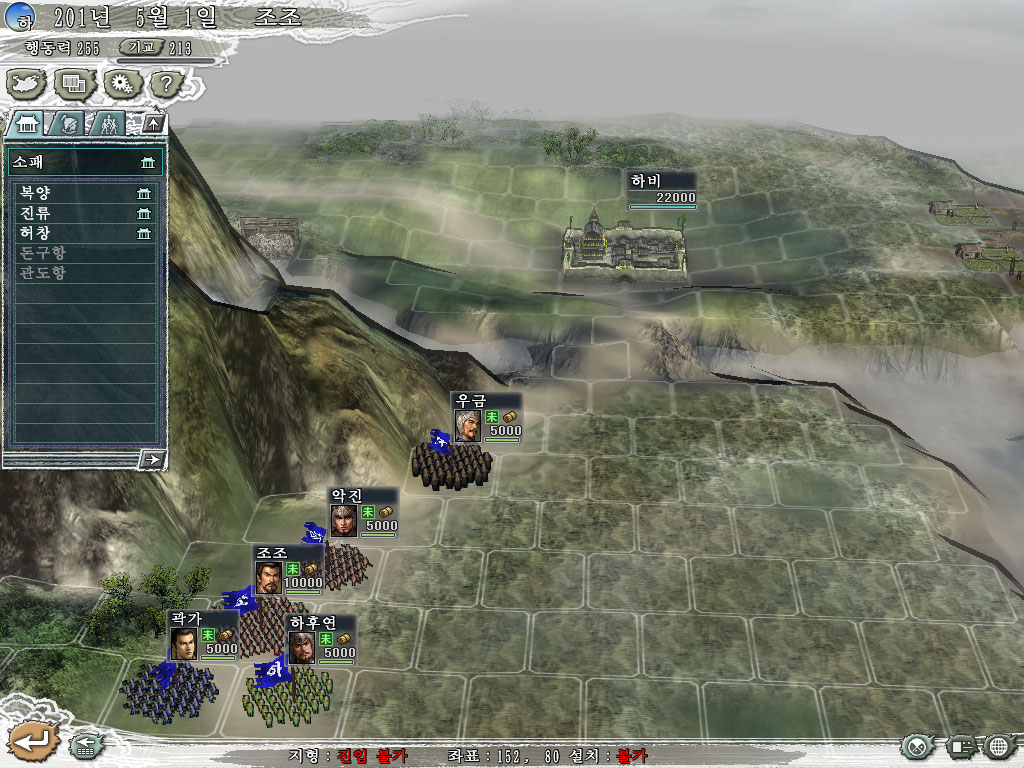1024x768 pixels.
Task: Open the gear settings button
Action: coord(122,83)
